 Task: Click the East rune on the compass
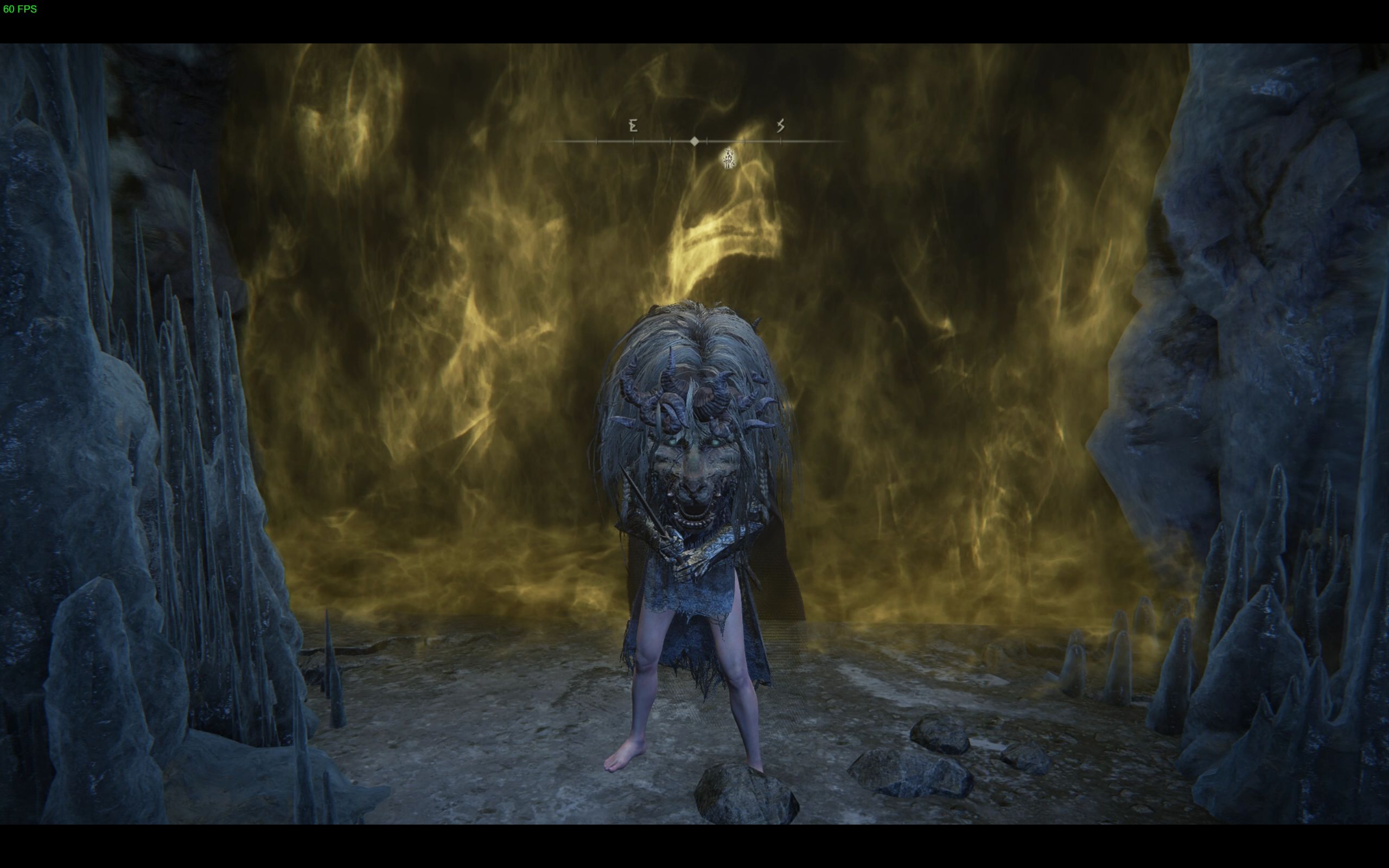pyautogui.click(x=633, y=126)
